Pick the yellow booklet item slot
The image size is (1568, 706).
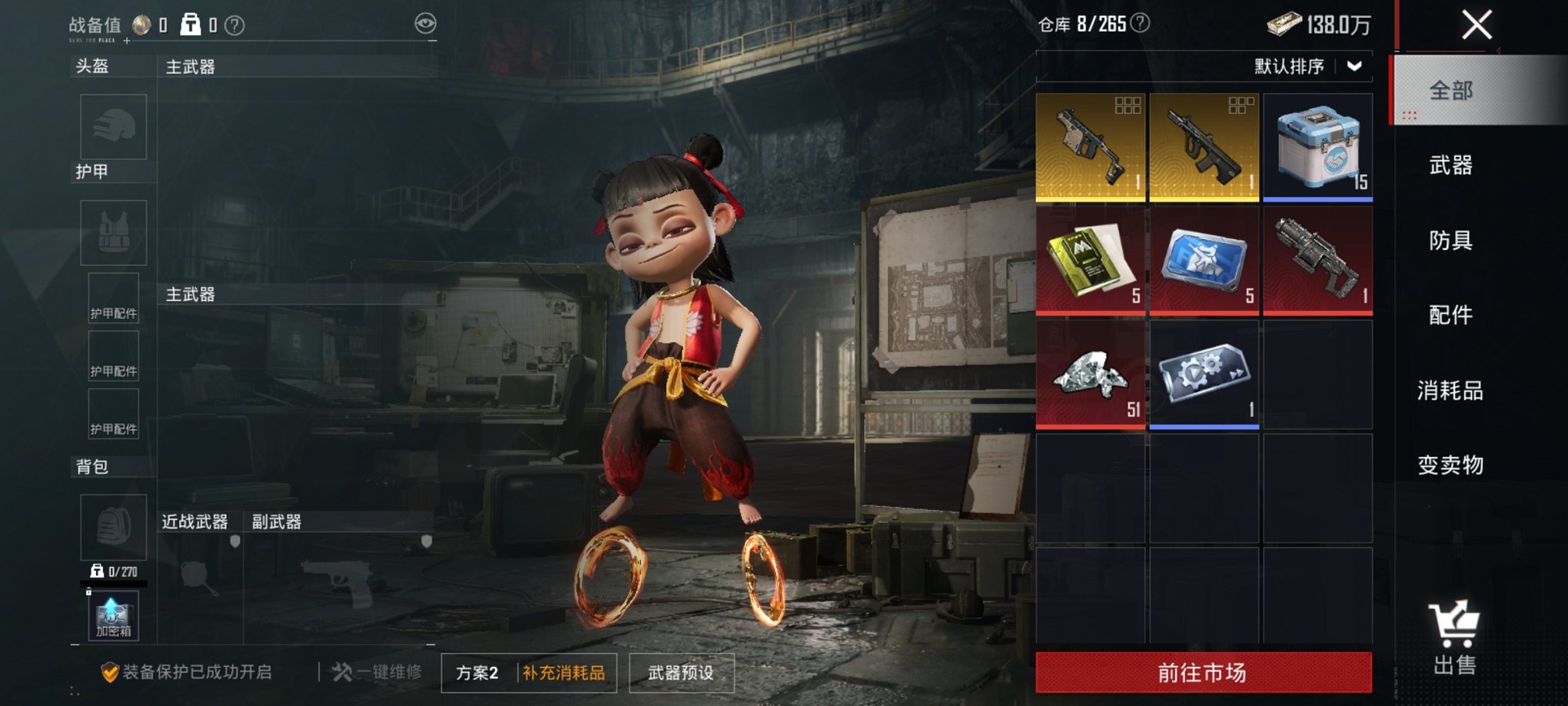pyautogui.click(x=1090, y=261)
